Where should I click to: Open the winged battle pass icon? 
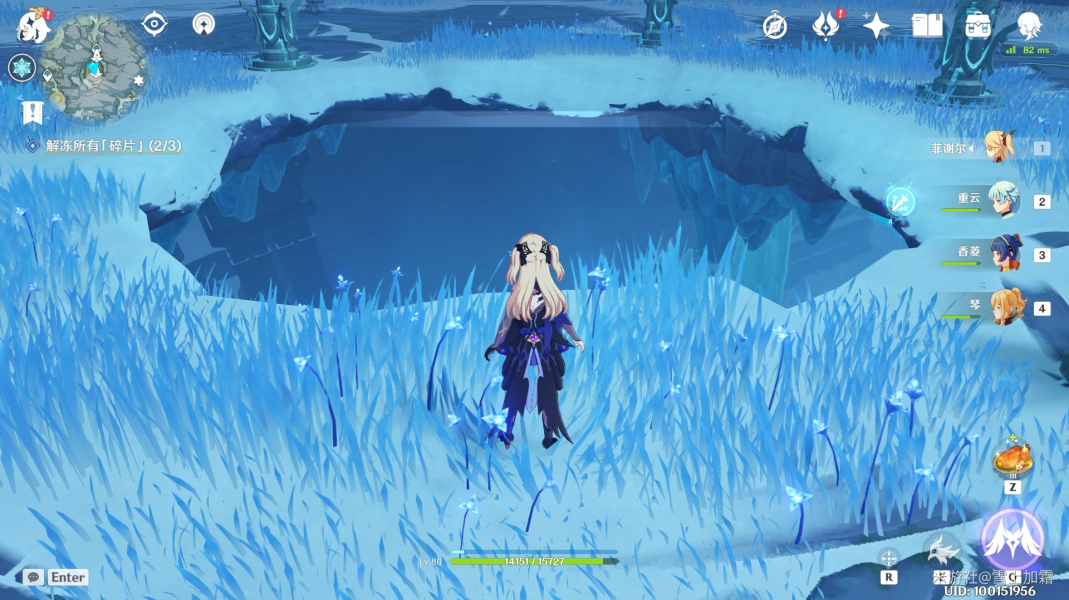pyautogui.click(x=825, y=27)
